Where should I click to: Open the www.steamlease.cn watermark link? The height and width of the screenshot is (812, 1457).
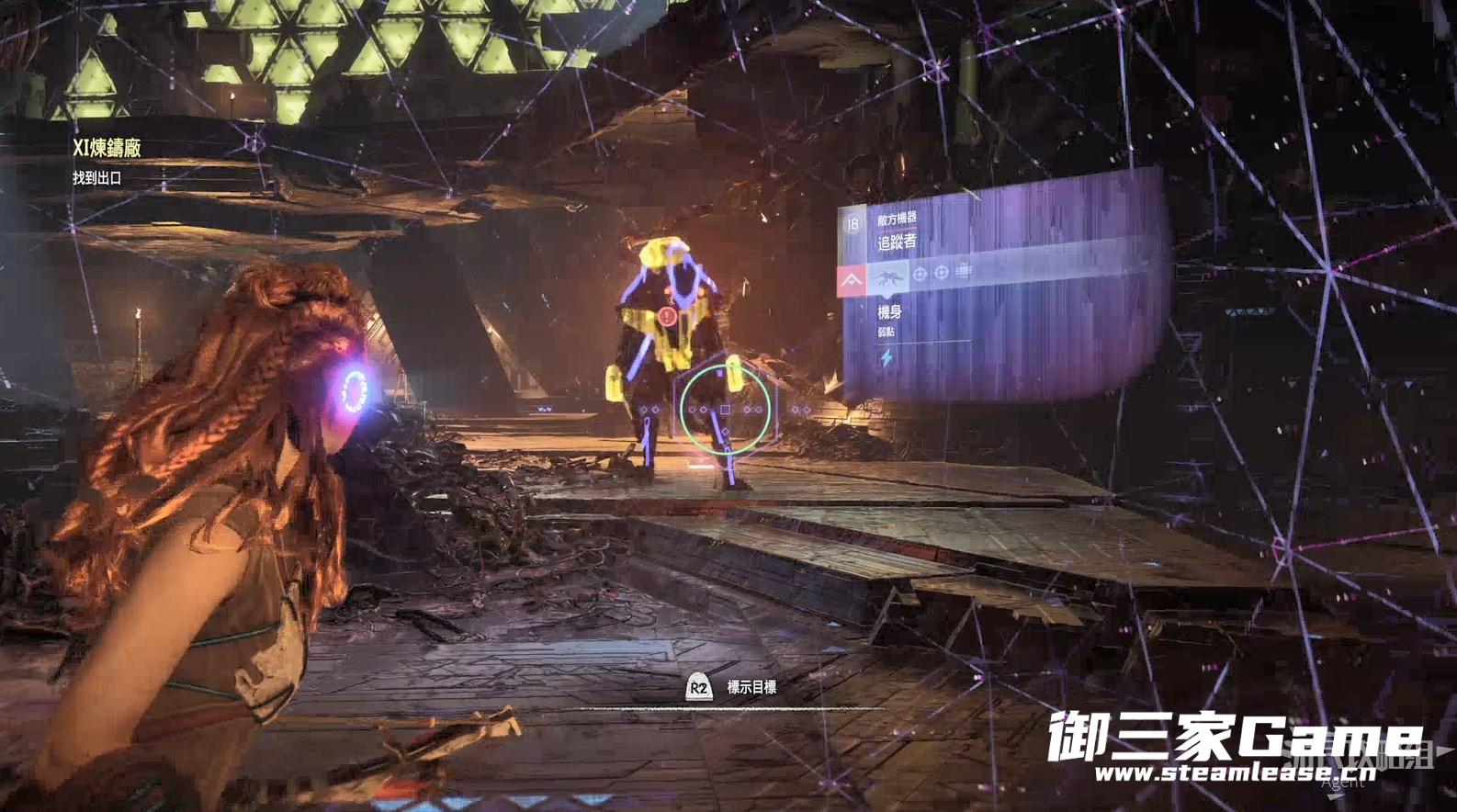[x=1235, y=773]
